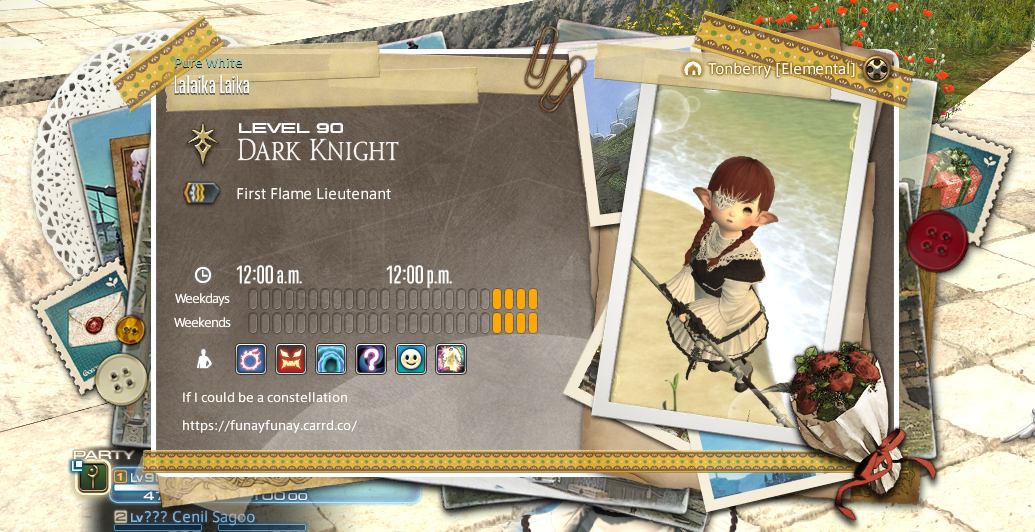Screen dimensions: 1035x532
Task: Select the smiley face playstyle icon
Action: coord(410,358)
